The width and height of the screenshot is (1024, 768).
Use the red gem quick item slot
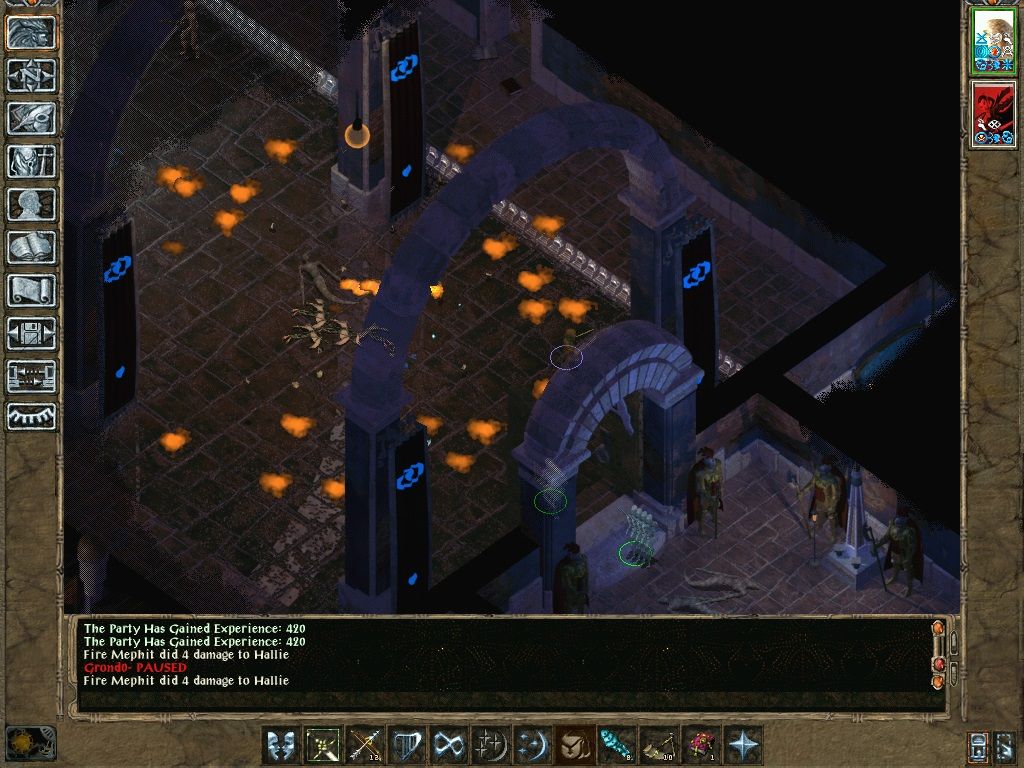pos(700,745)
